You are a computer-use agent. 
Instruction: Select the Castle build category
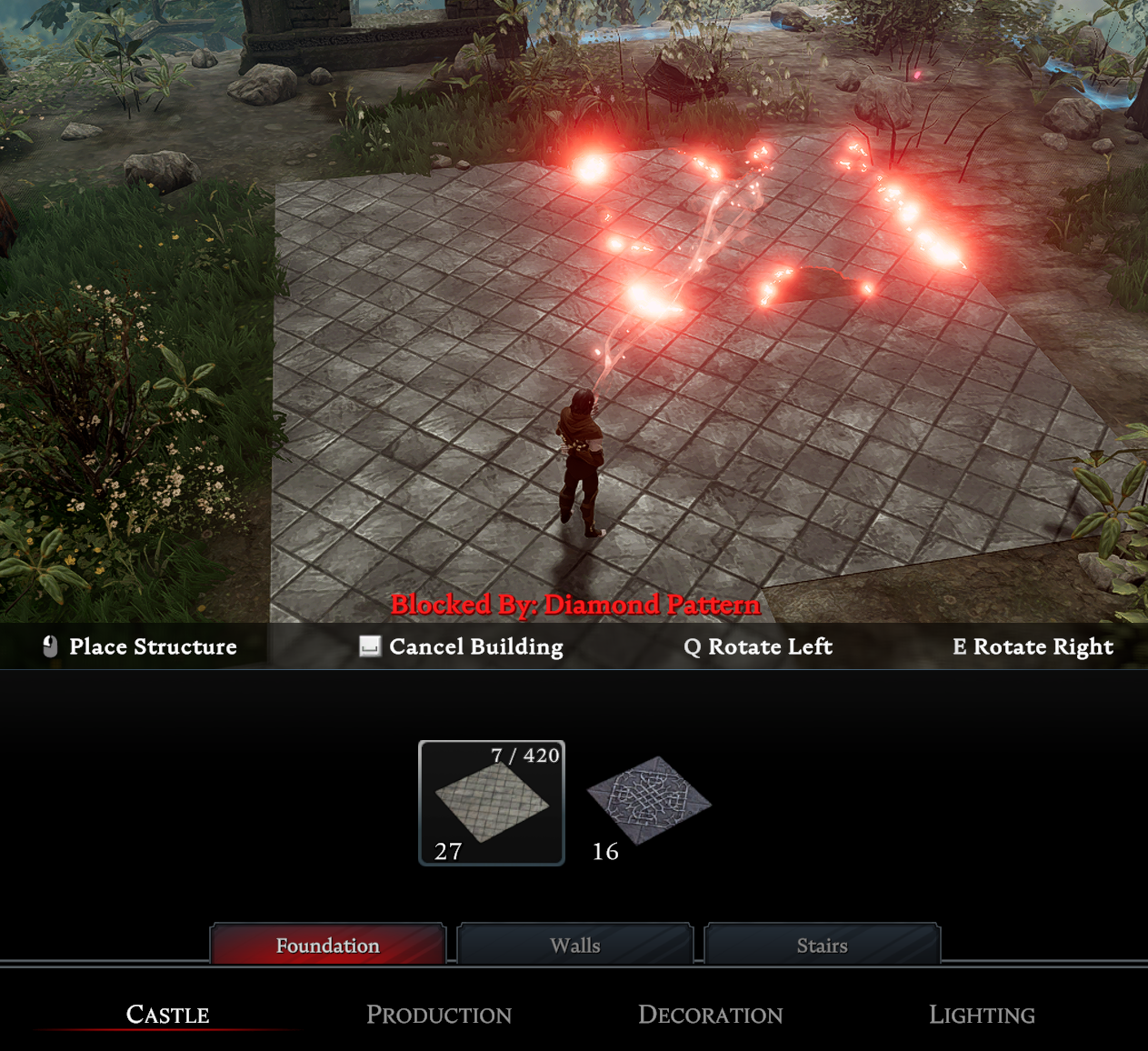click(168, 1015)
